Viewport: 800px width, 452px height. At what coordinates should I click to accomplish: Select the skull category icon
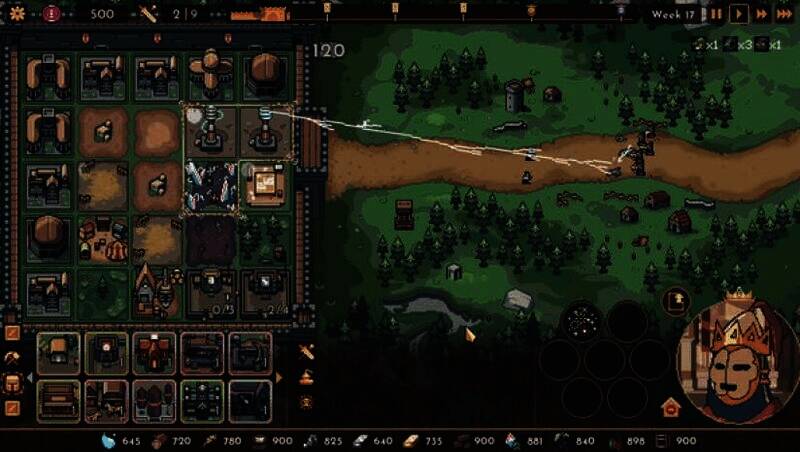[307, 401]
